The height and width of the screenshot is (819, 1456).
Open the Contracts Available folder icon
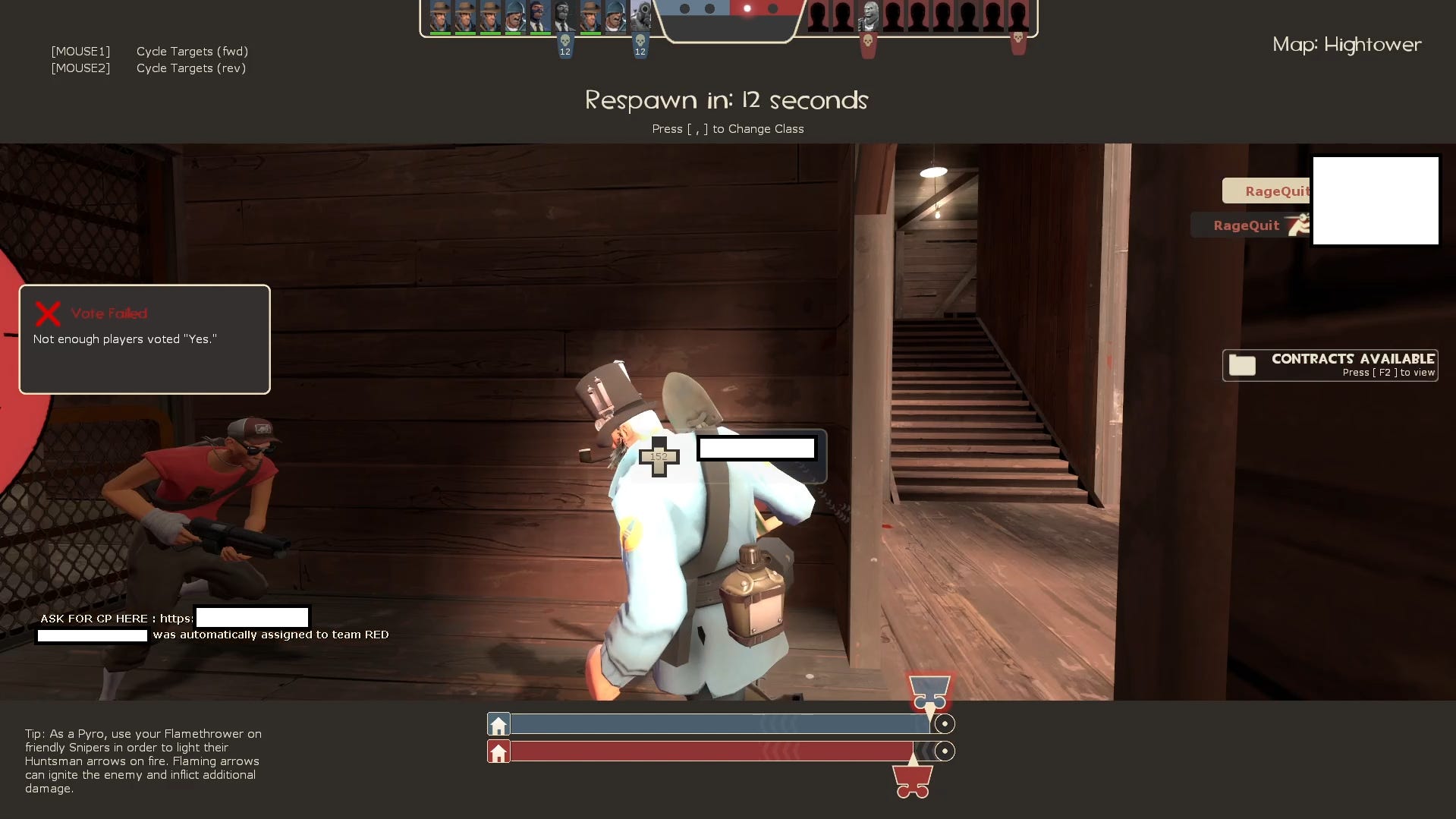[x=1242, y=365]
